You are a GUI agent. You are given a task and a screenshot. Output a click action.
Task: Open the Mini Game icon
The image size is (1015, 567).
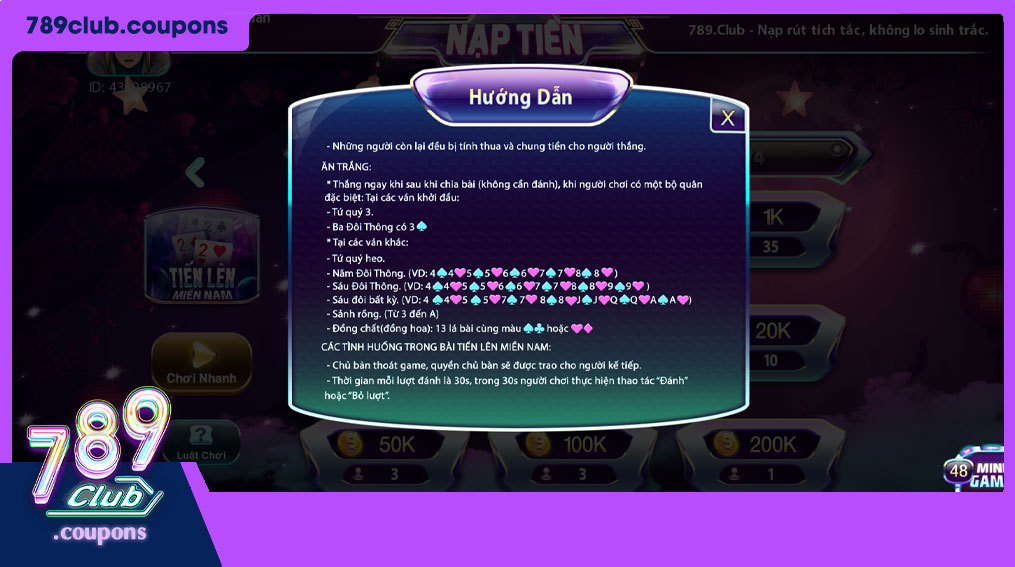[x=975, y=470]
